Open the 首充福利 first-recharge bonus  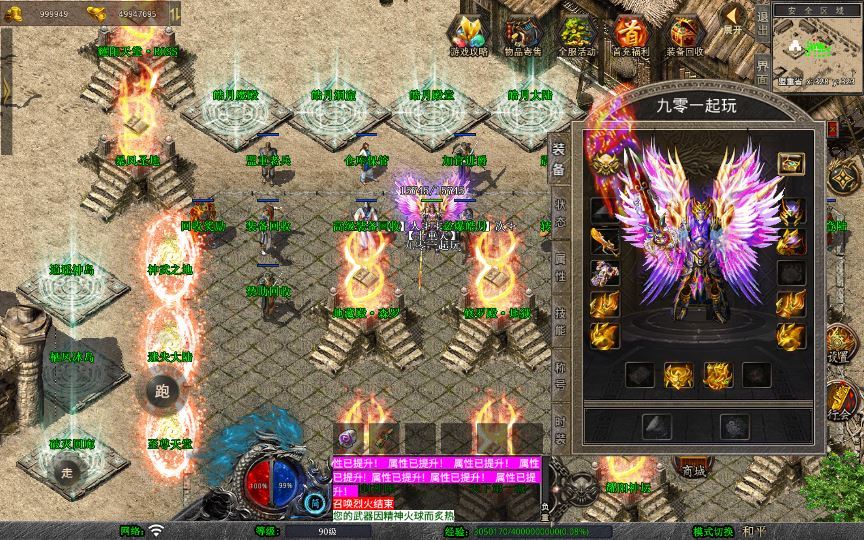[x=631, y=34]
